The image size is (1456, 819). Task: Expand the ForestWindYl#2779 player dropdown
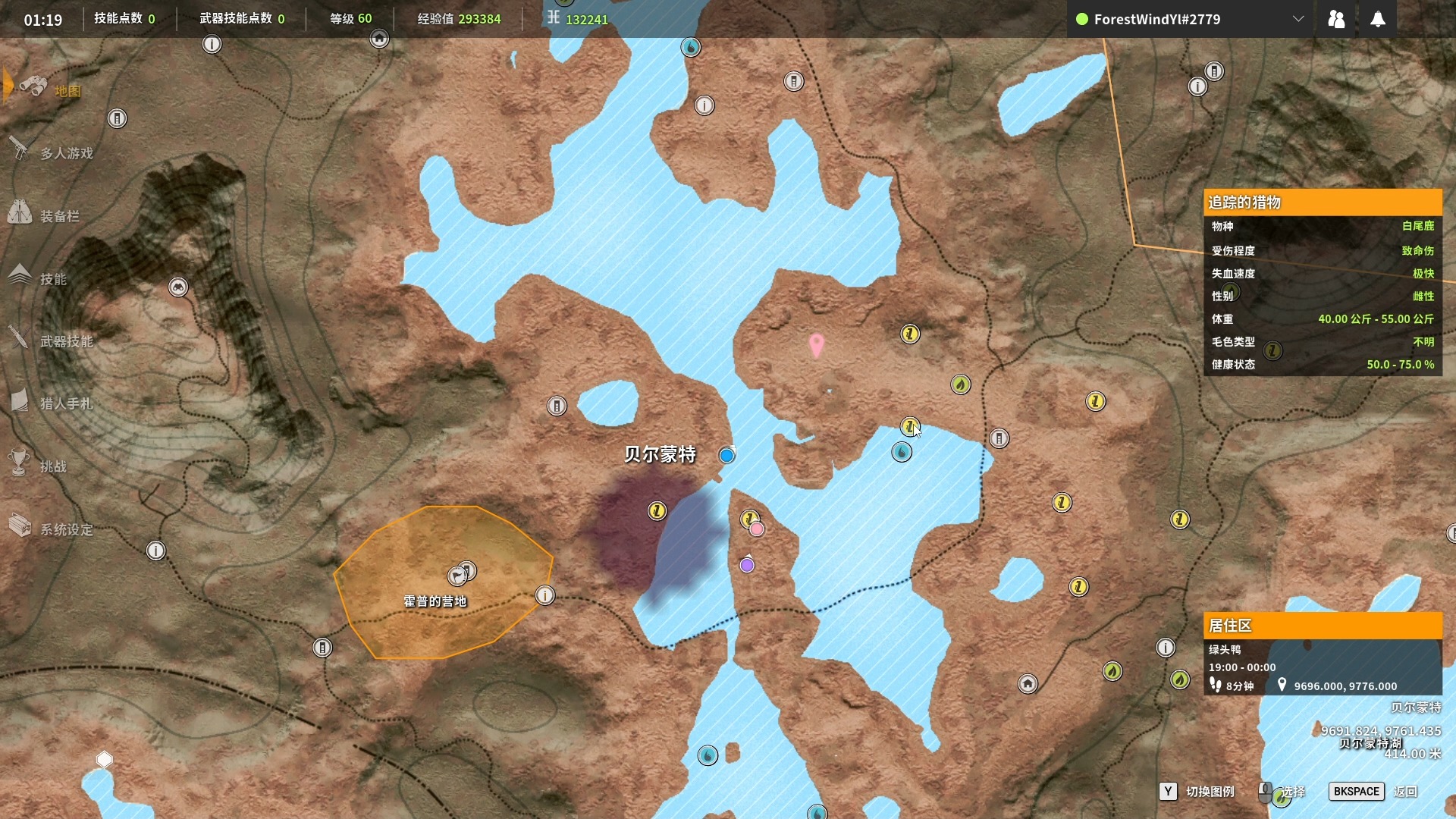point(1298,19)
